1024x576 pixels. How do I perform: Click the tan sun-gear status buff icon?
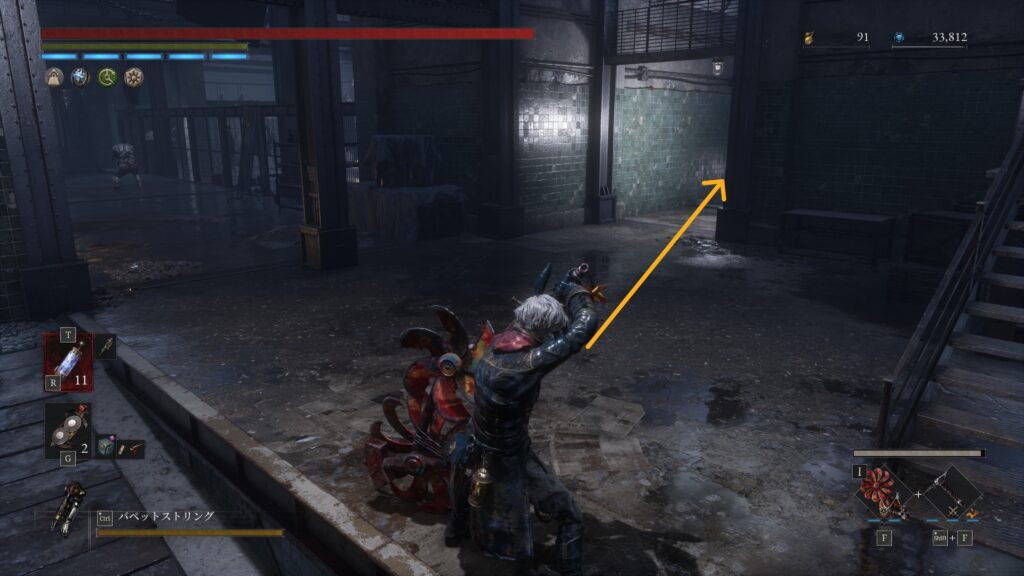click(133, 77)
